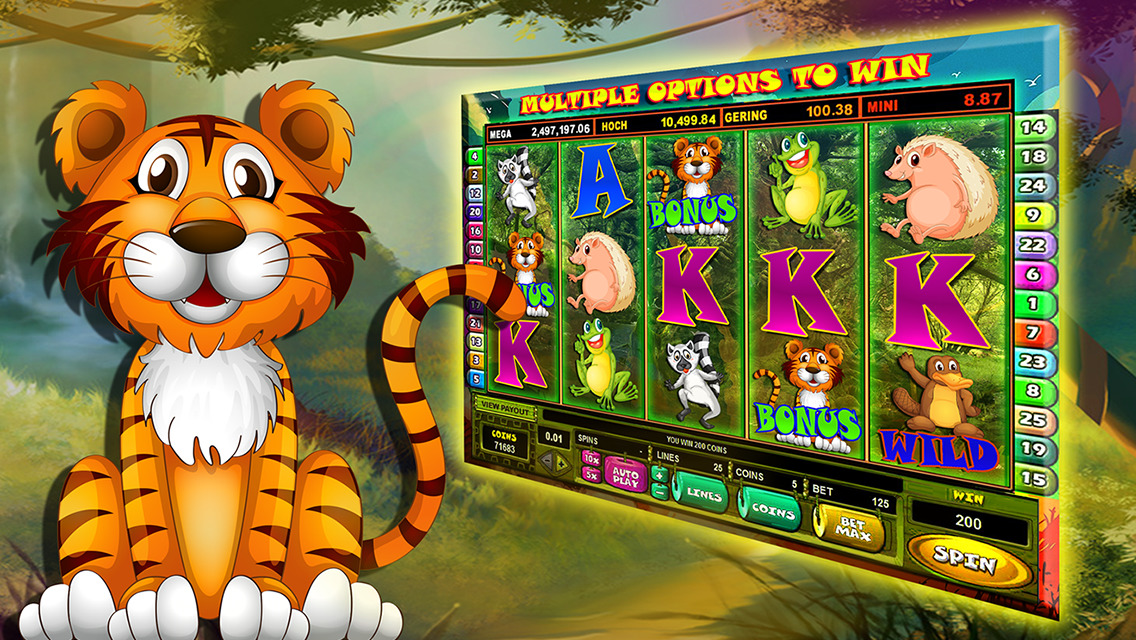Lower coin value with left arrow
Viewport: 1136px width, 640px height.
pos(547,461)
